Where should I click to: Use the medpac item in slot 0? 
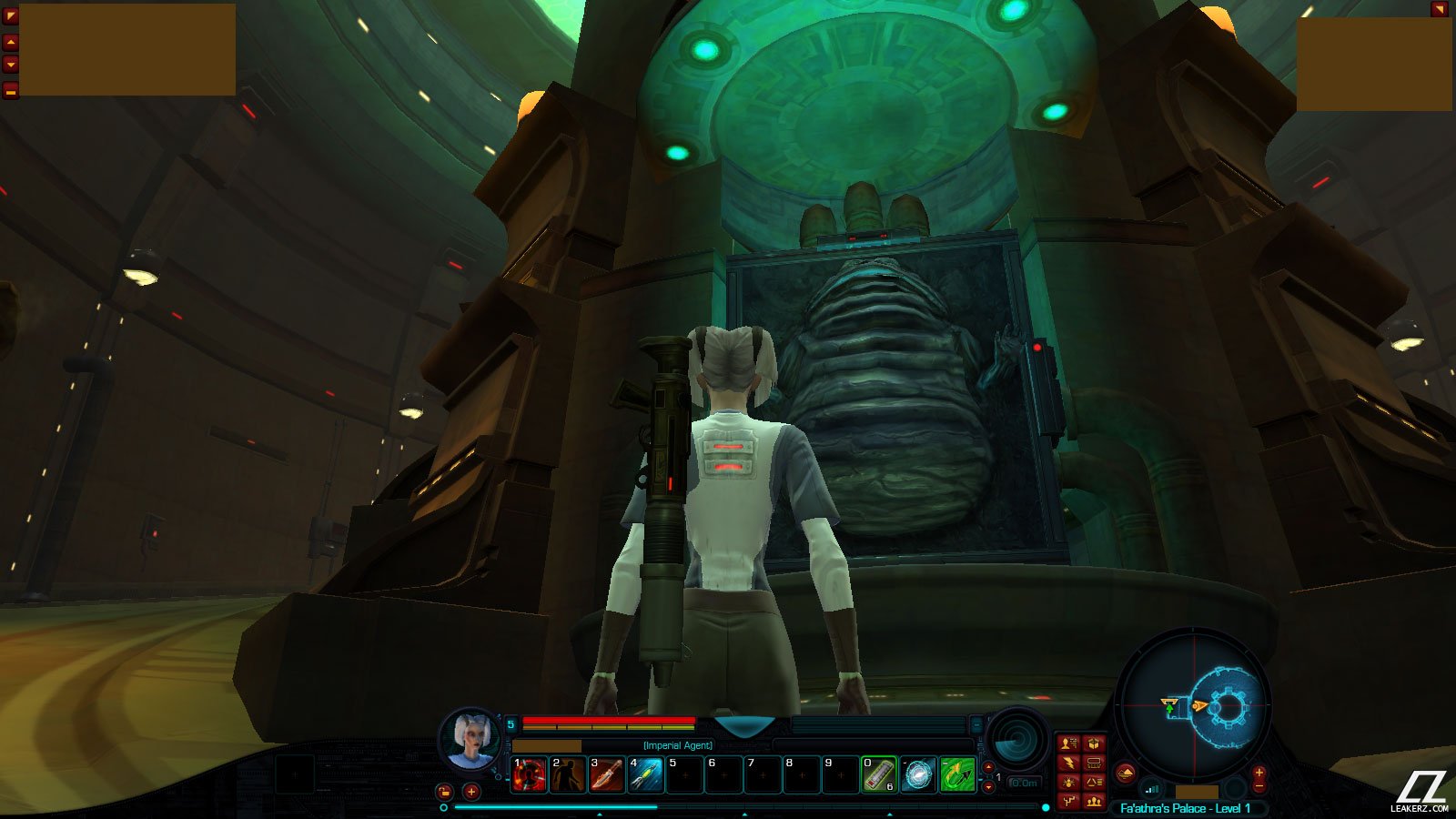click(x=879, y=775)
